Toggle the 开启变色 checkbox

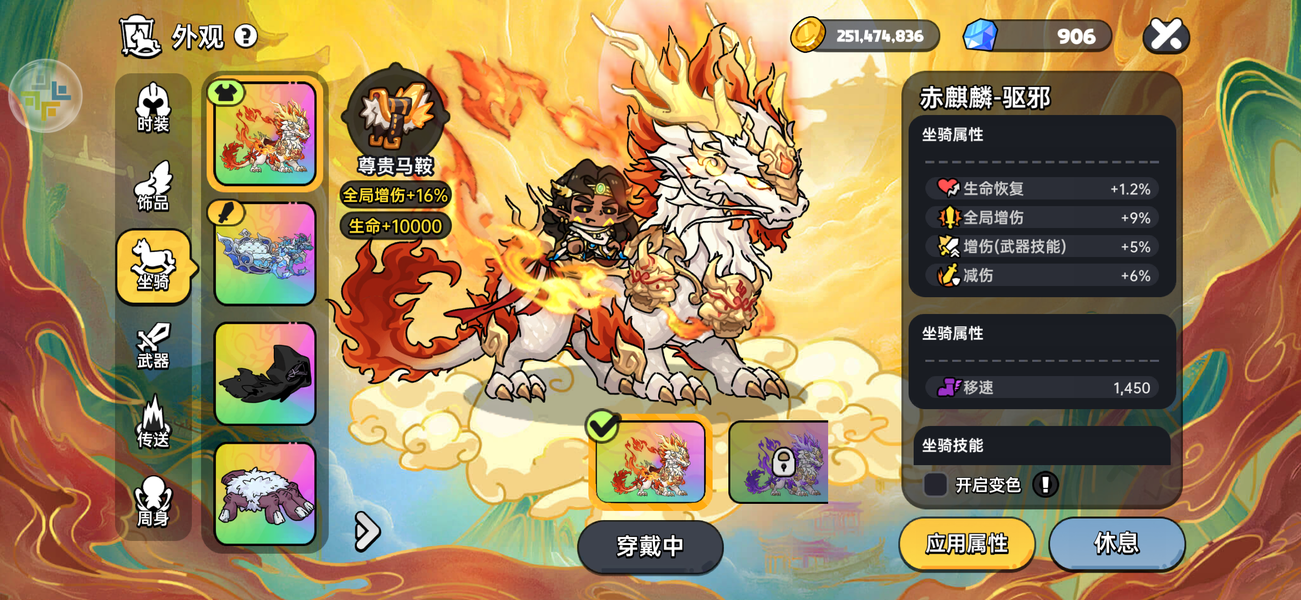click(x=936, y=485)
